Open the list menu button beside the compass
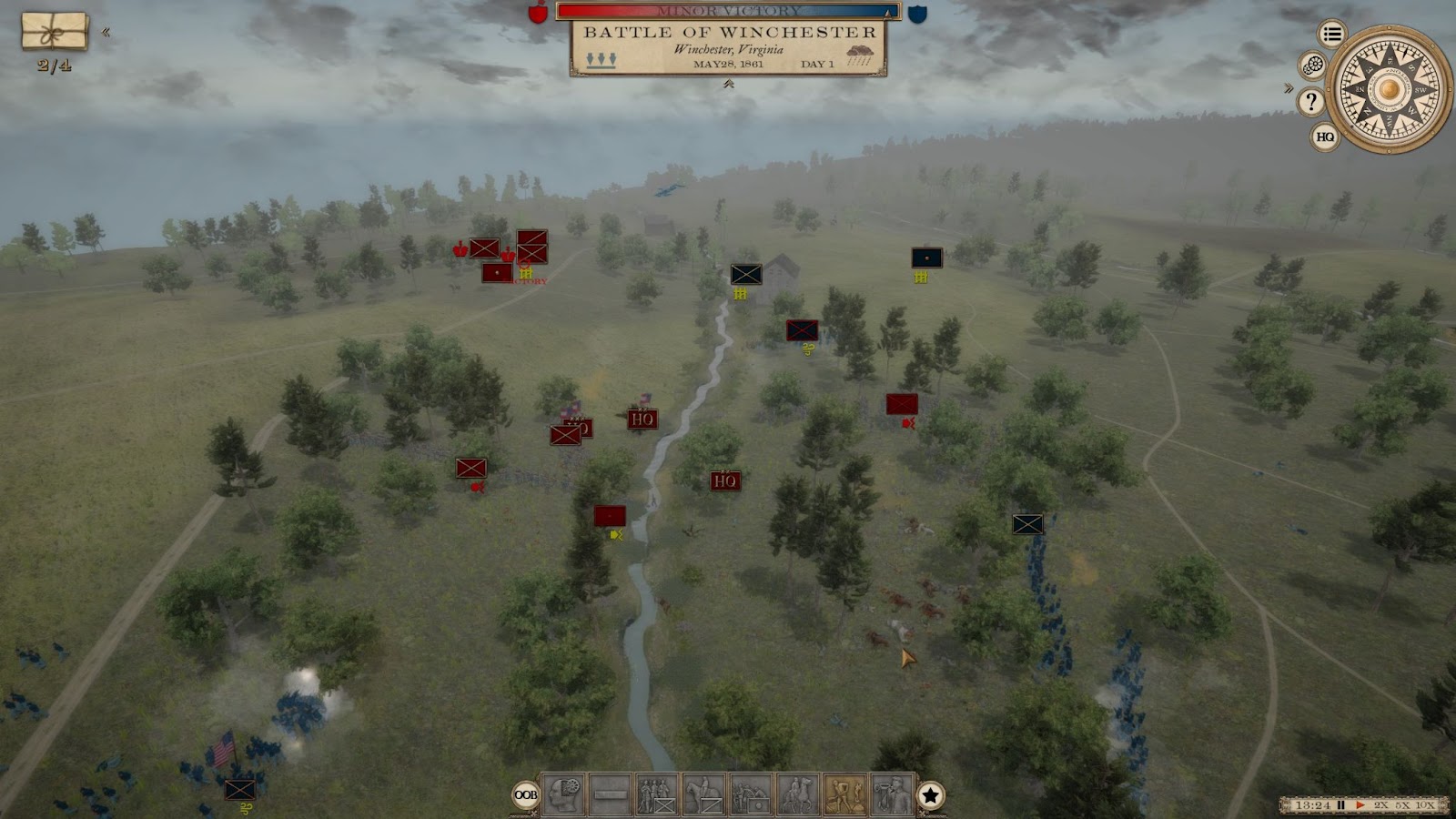1456x819 pixels. pyautogui.click(x=1332, y=35)
